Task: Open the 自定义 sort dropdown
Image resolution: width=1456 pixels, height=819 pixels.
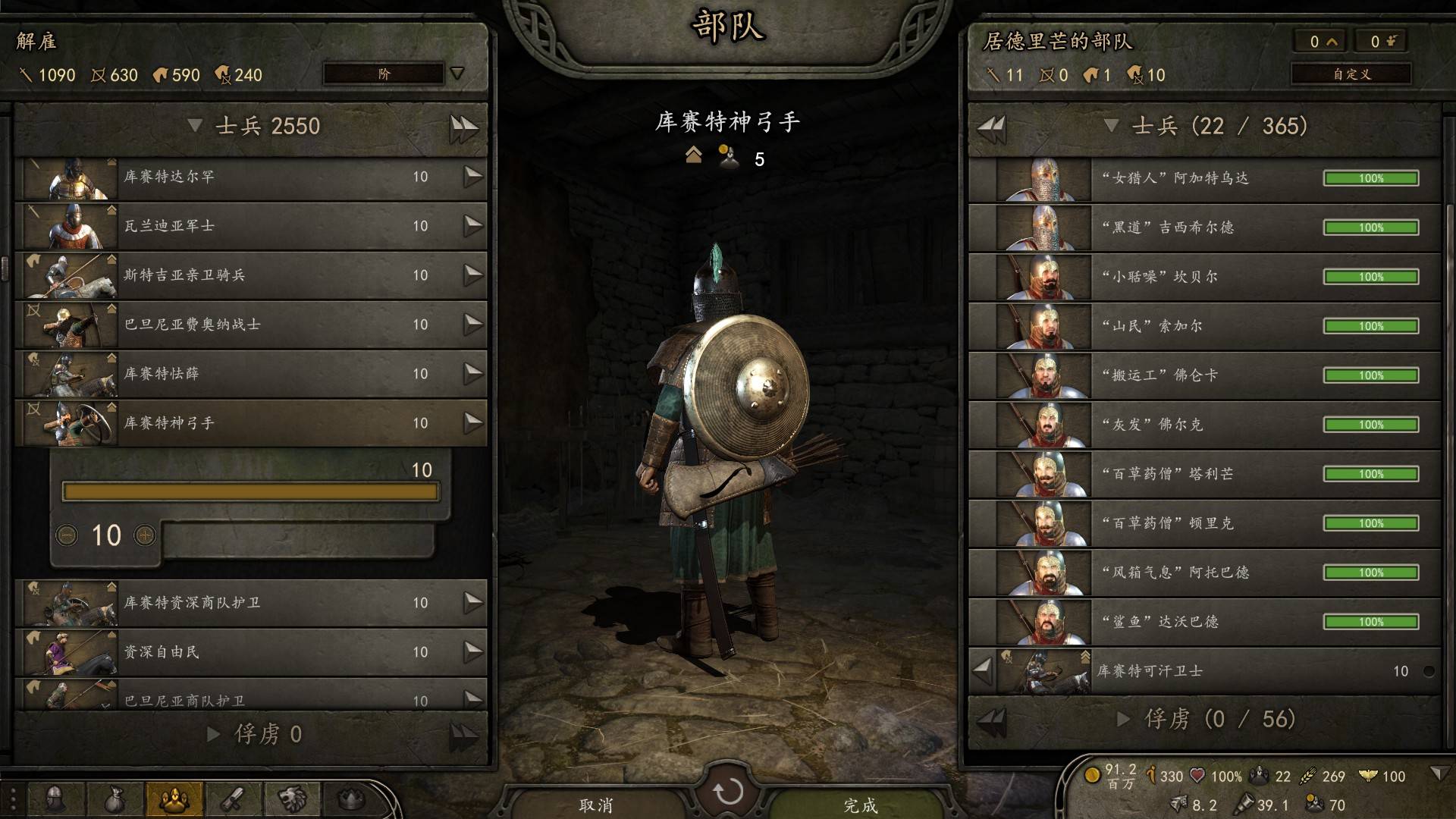Action: click(1351, 74)
